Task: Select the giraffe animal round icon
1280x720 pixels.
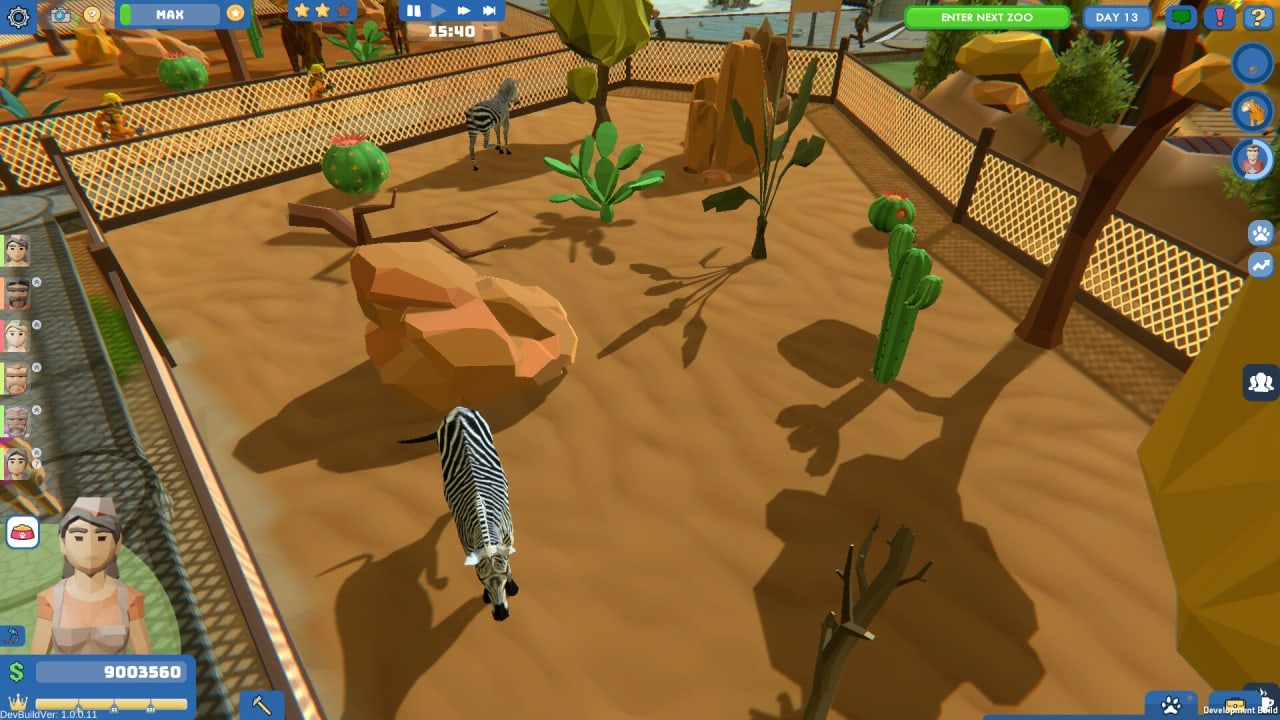Action: 1252,111
